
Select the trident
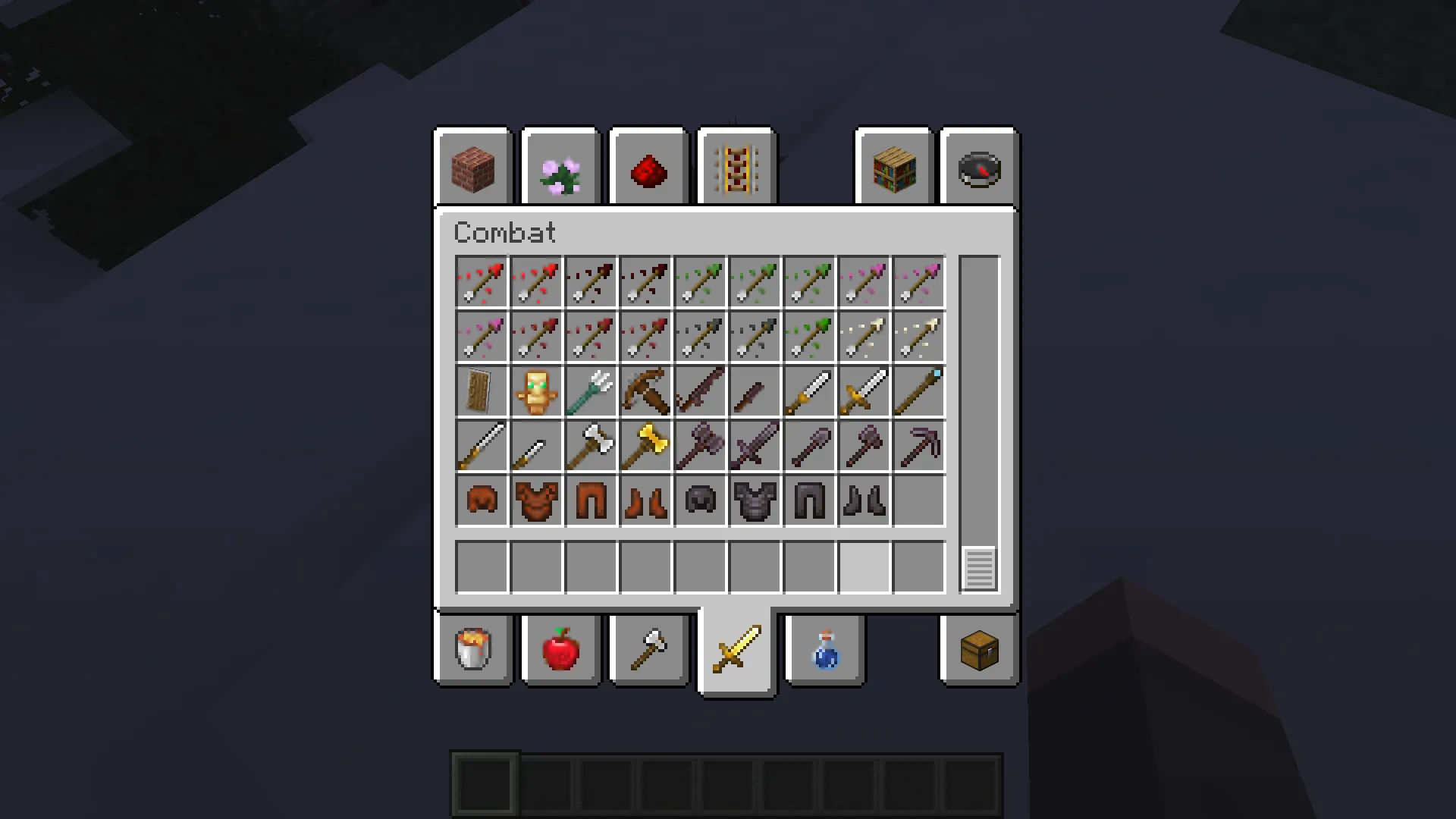coord(591,391)
